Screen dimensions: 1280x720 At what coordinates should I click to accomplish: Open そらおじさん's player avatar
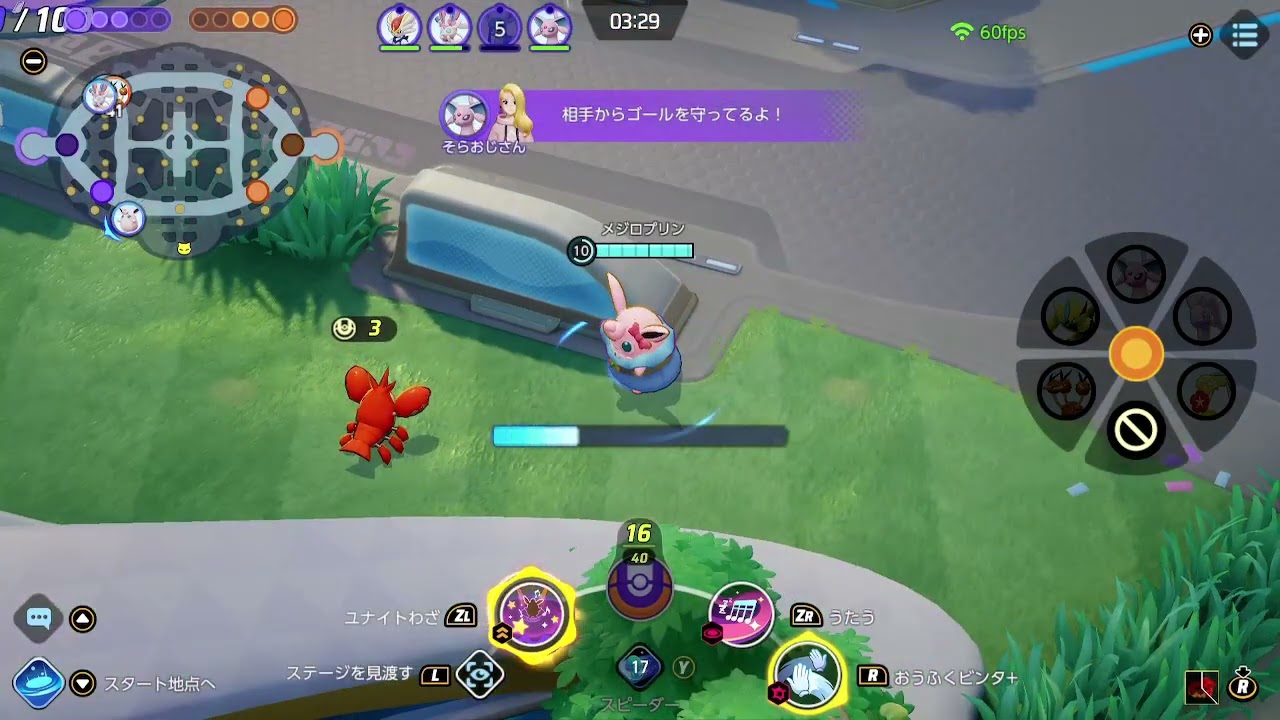[x=466, y=115]
